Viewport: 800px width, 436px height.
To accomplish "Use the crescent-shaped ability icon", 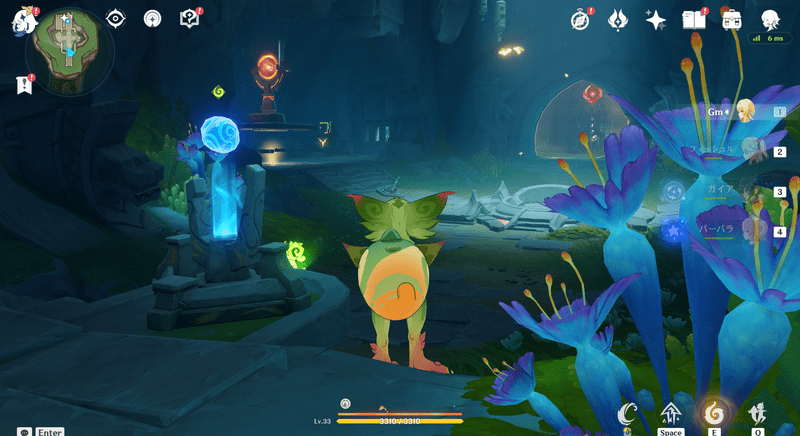I will coord(627,412).
